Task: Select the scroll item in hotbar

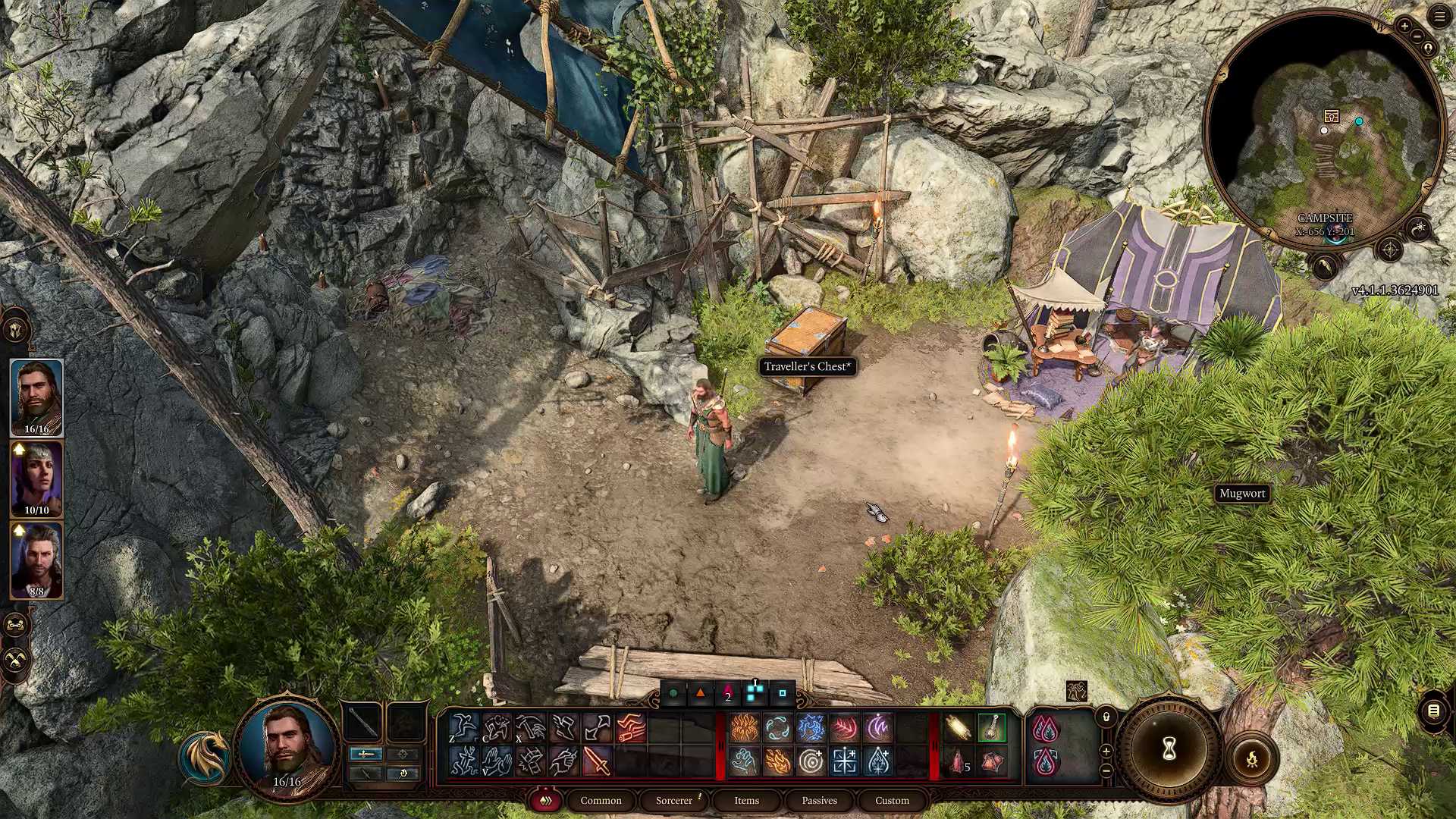Action: (x=958, y=728)
